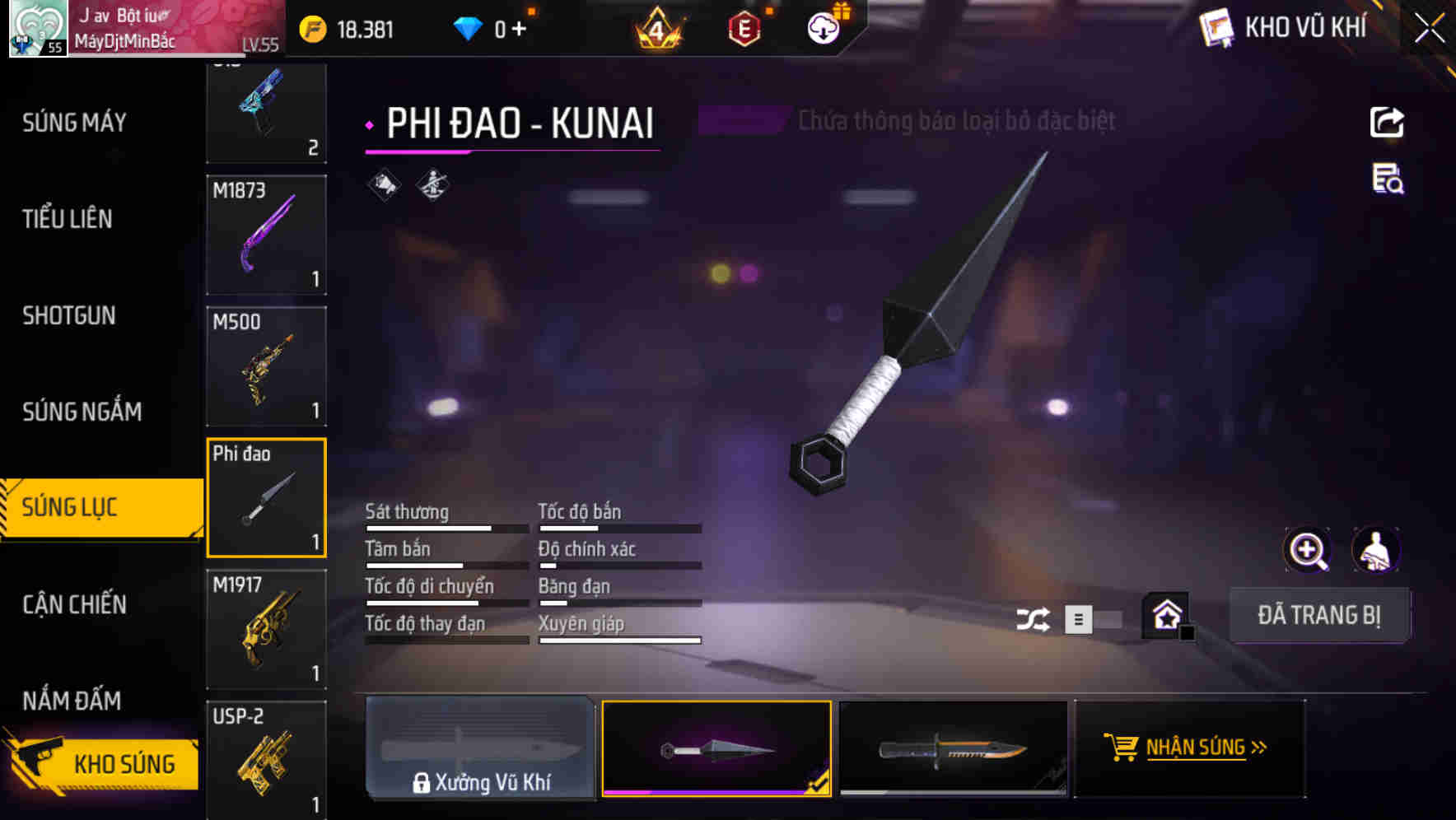This screenshot has height=820, width=1456.
Task: Open the starred house weapon collection icon
Action: (1165, 615)
